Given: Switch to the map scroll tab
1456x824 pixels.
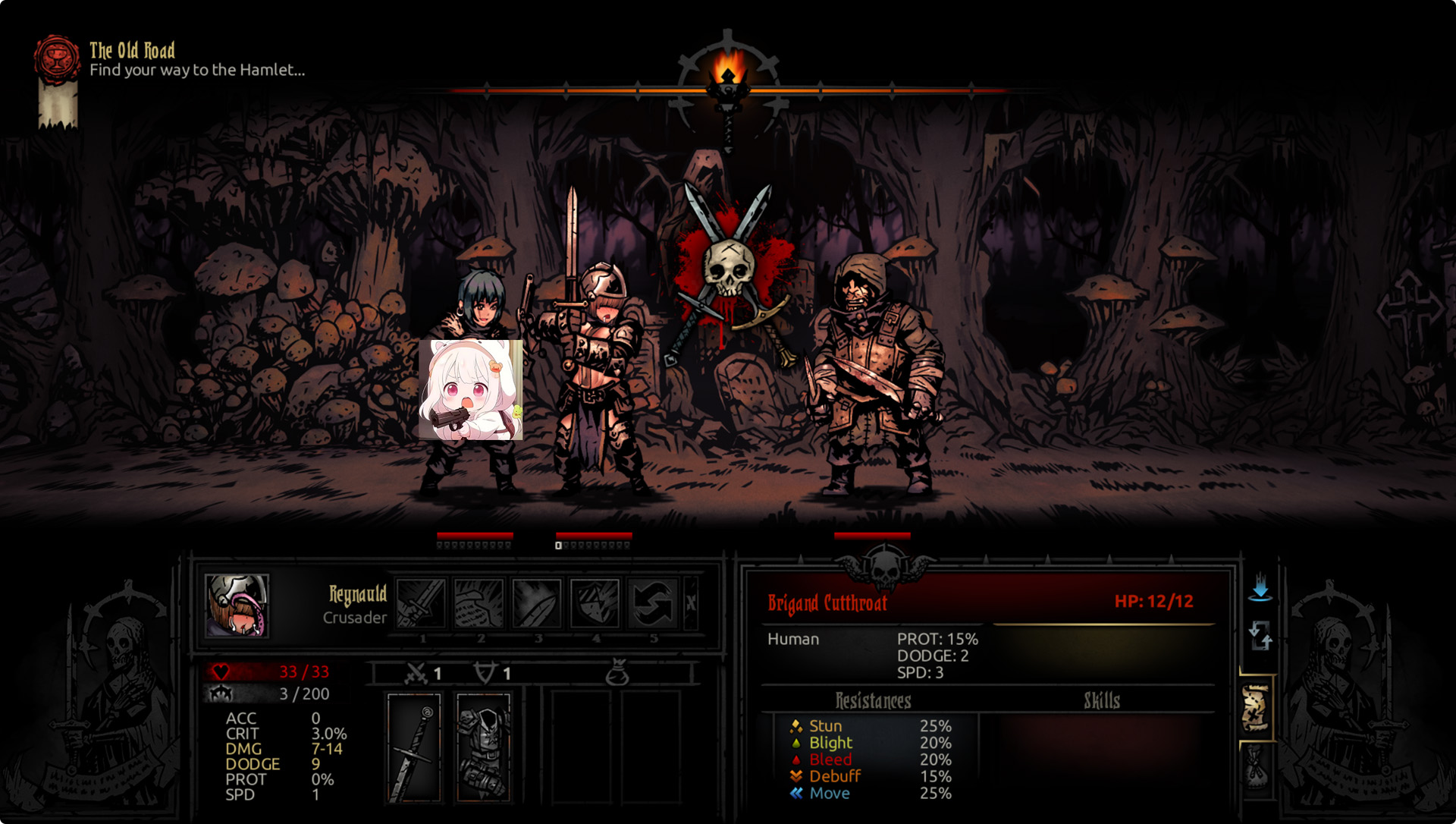Looking at the screenshot, I should pyautogui.click(x=1256, y=708).
